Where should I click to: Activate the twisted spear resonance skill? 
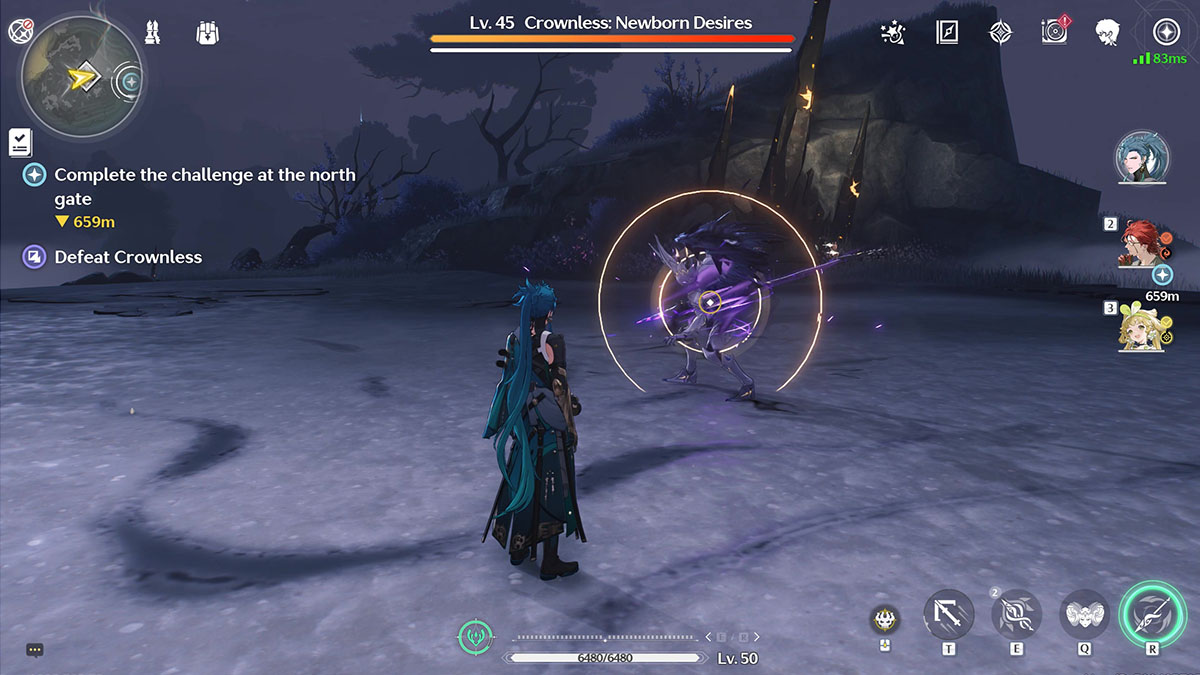1016,615
